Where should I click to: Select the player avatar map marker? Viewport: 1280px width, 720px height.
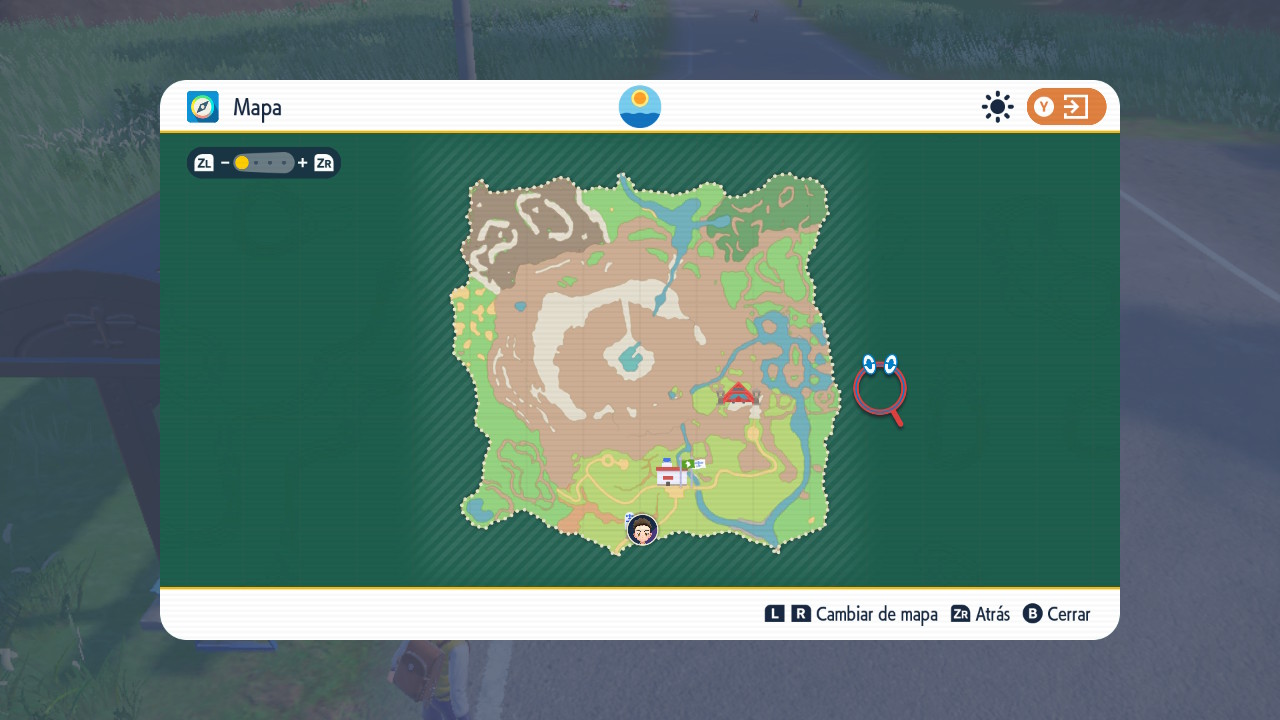click(x=642, y=530)
